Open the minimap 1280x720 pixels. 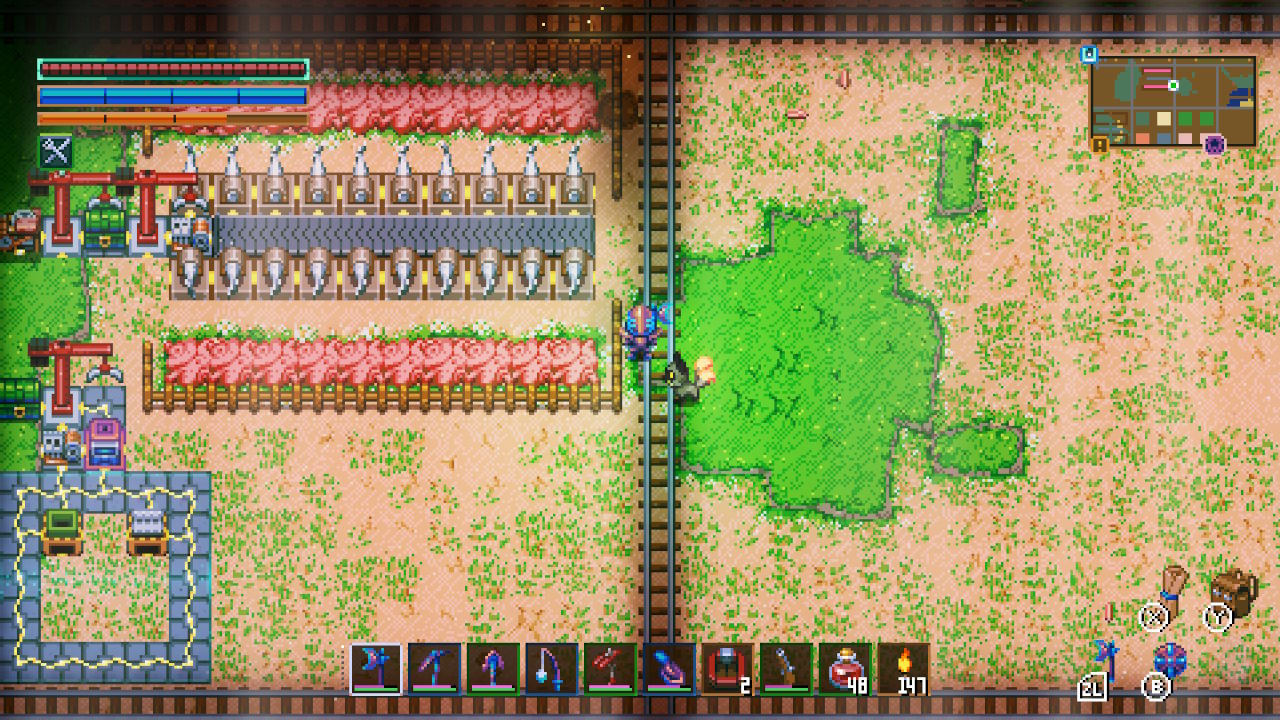[x=1172, y=101]
